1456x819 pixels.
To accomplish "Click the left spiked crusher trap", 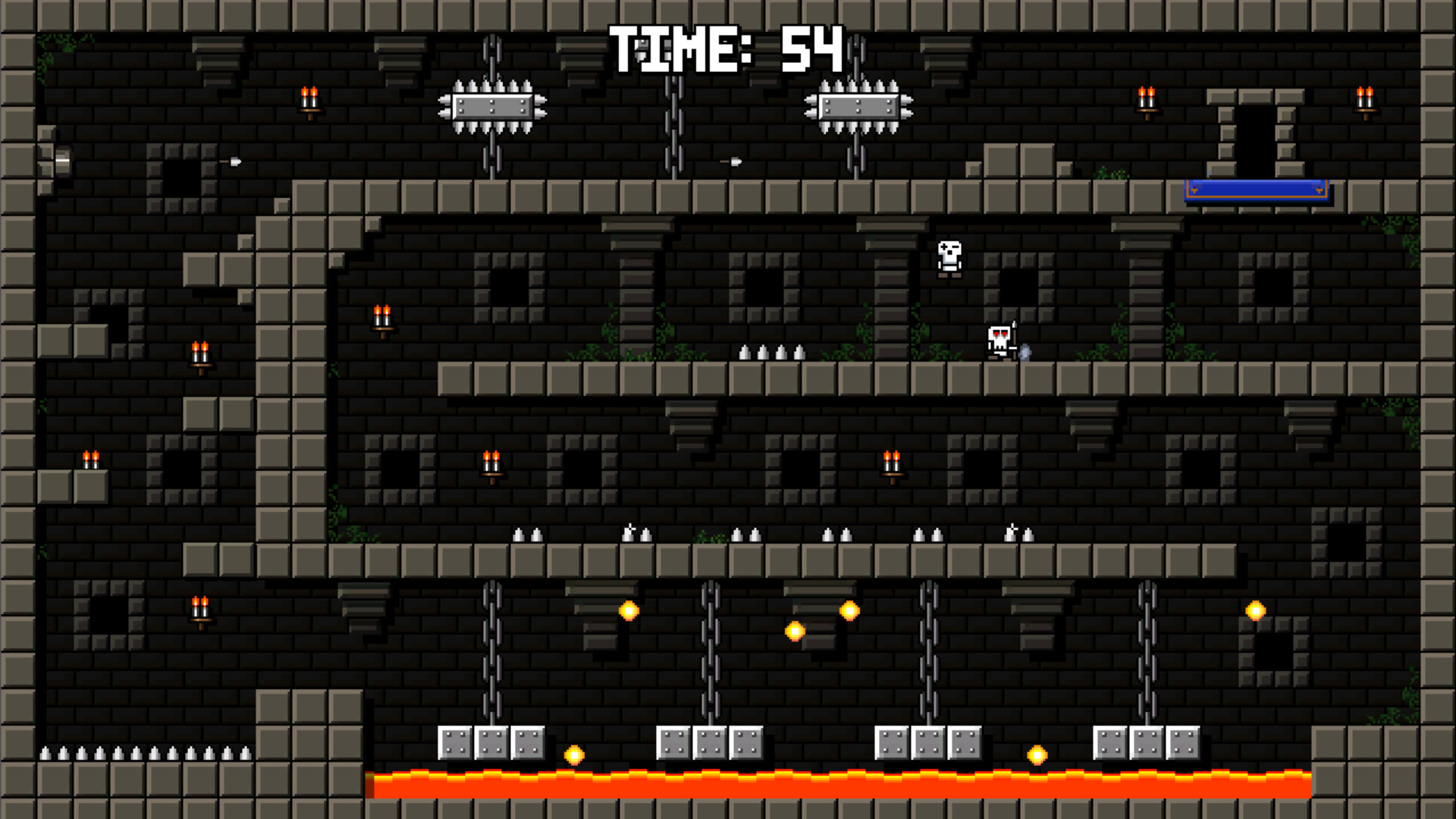I will (x=494, y=105).
